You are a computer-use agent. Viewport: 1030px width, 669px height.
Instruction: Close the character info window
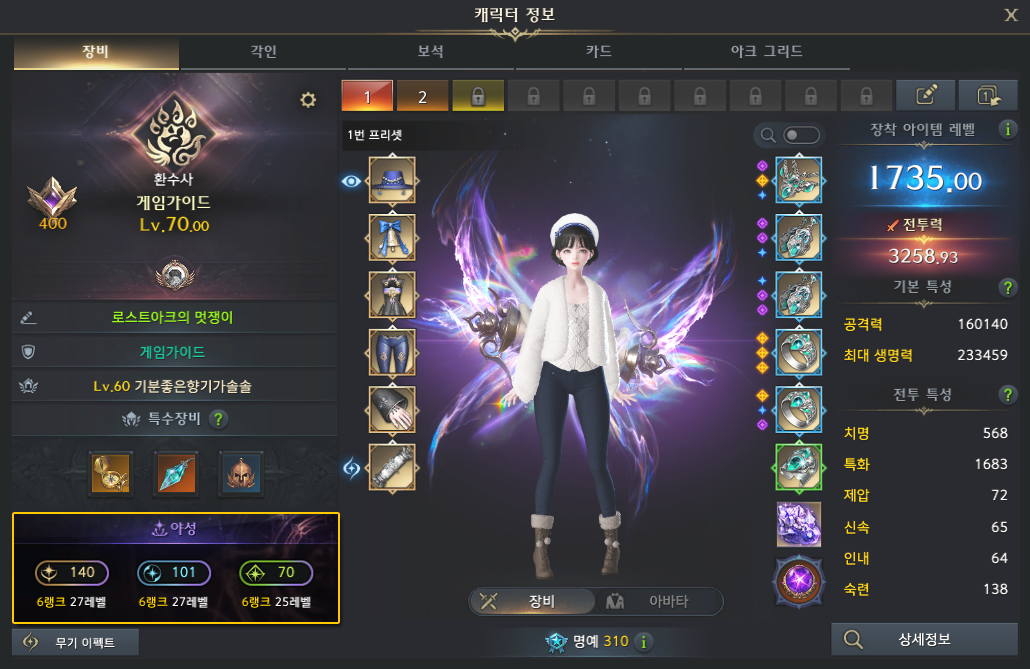click(x=1011, y=14)
